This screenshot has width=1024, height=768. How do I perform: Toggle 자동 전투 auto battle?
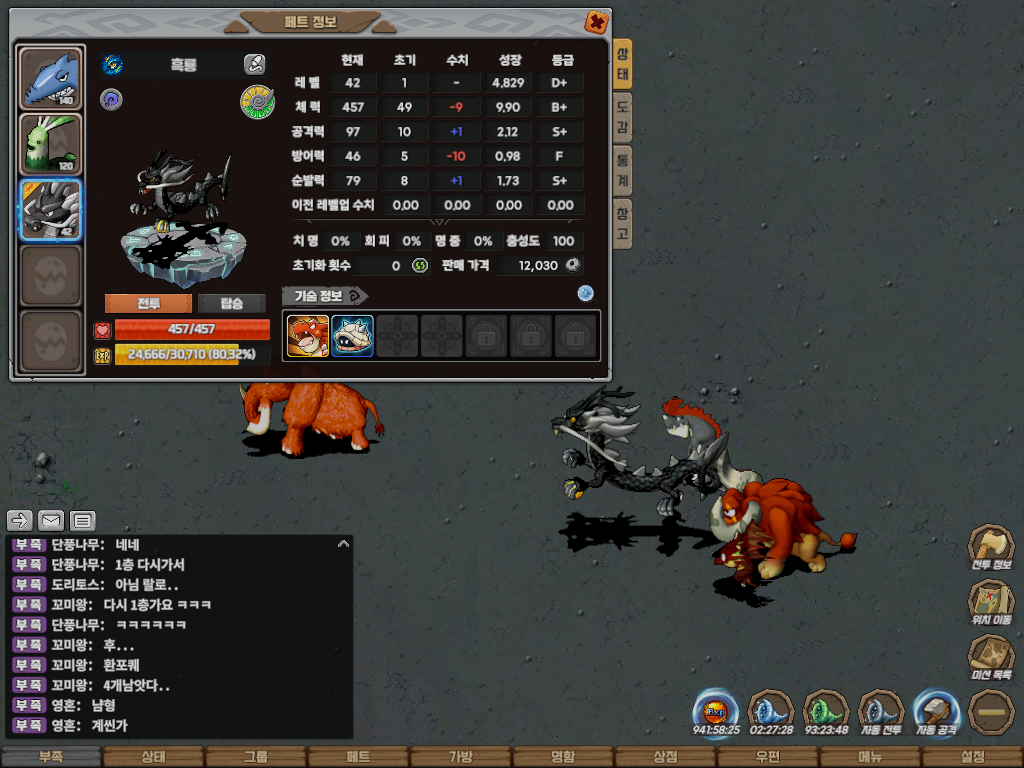pyautogui.click(x=881, y=711)
